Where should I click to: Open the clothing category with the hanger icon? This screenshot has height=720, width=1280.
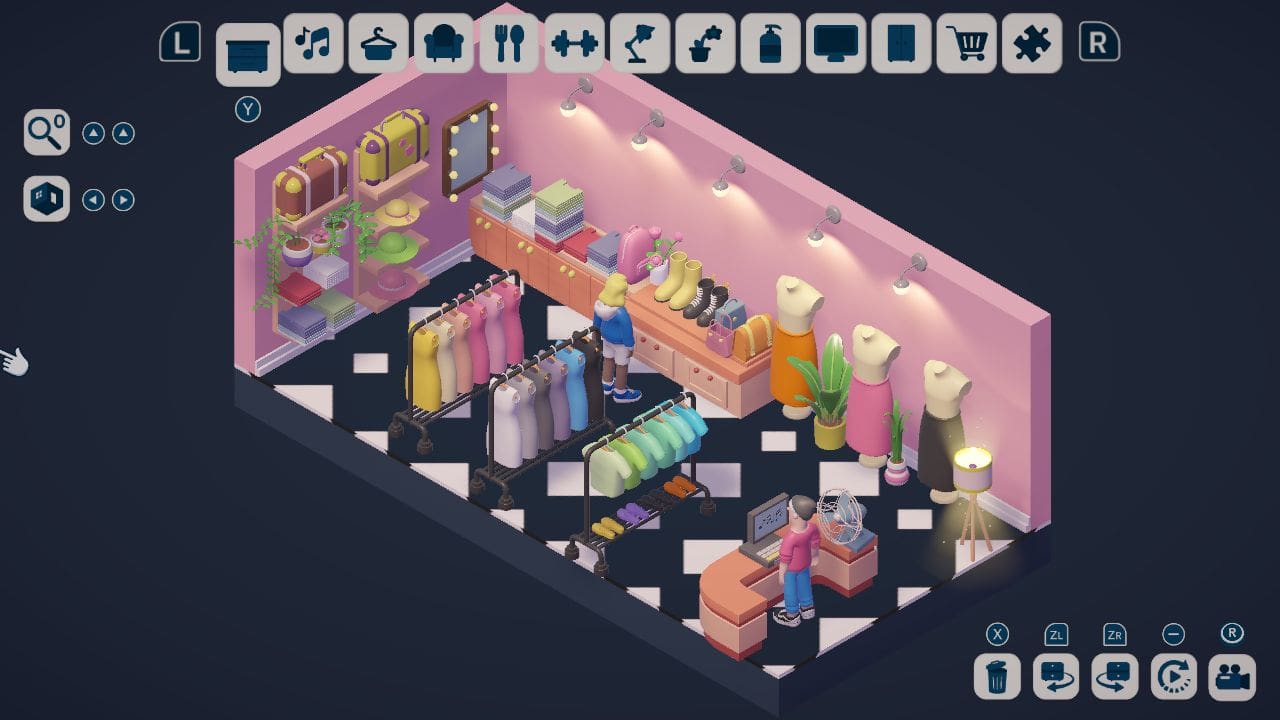(x=378, y=44)
